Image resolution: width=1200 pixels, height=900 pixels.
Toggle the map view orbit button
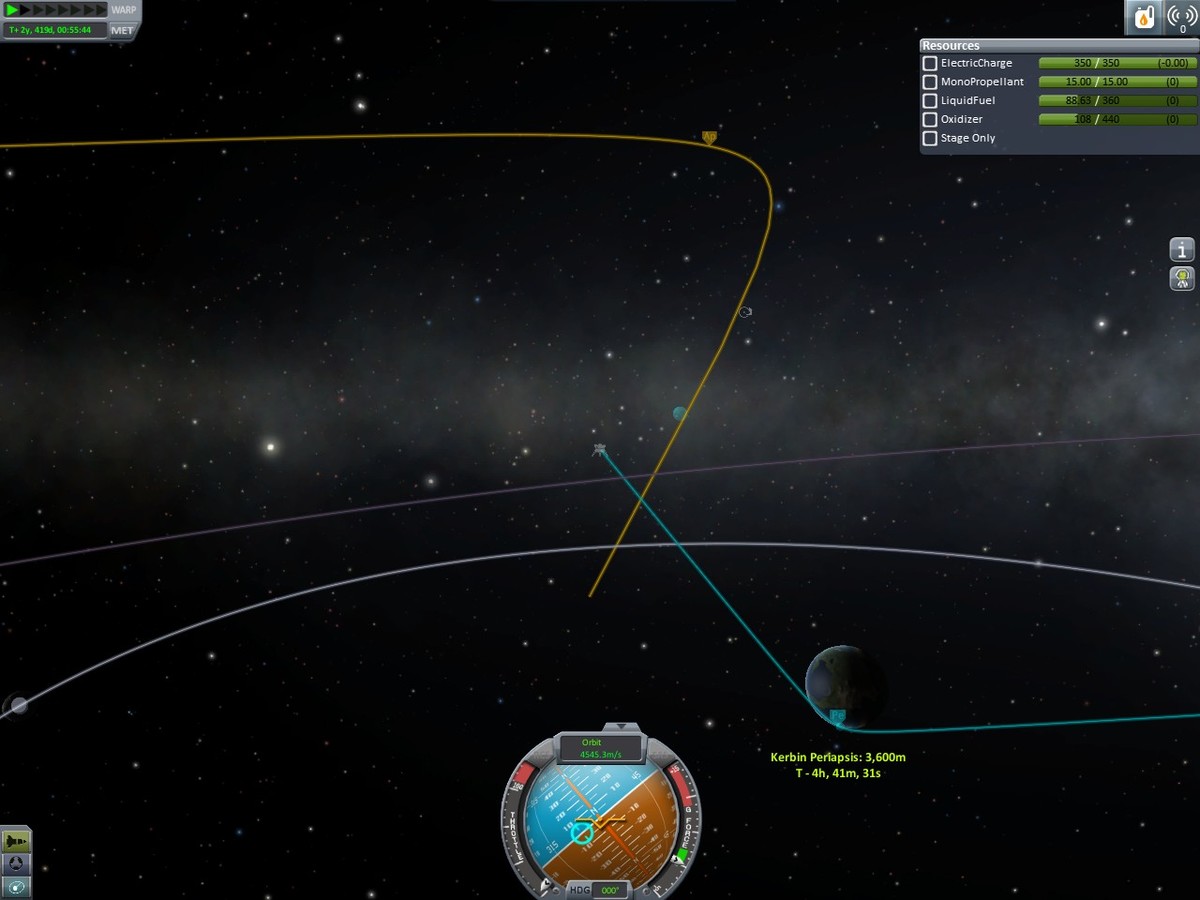pyautogui.click(x=17, y=886)
